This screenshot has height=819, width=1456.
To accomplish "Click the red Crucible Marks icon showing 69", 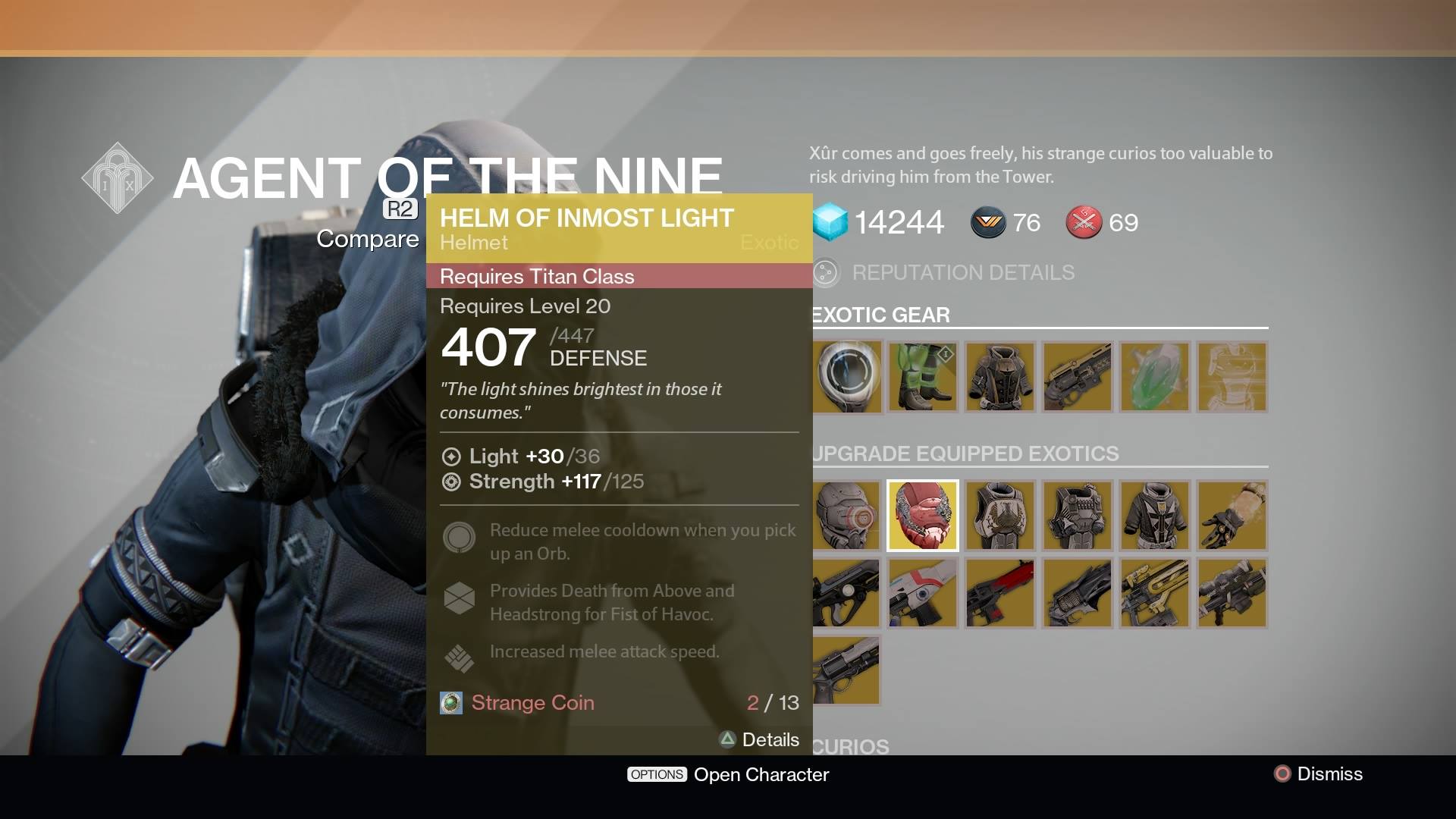I will (1083, 222).
